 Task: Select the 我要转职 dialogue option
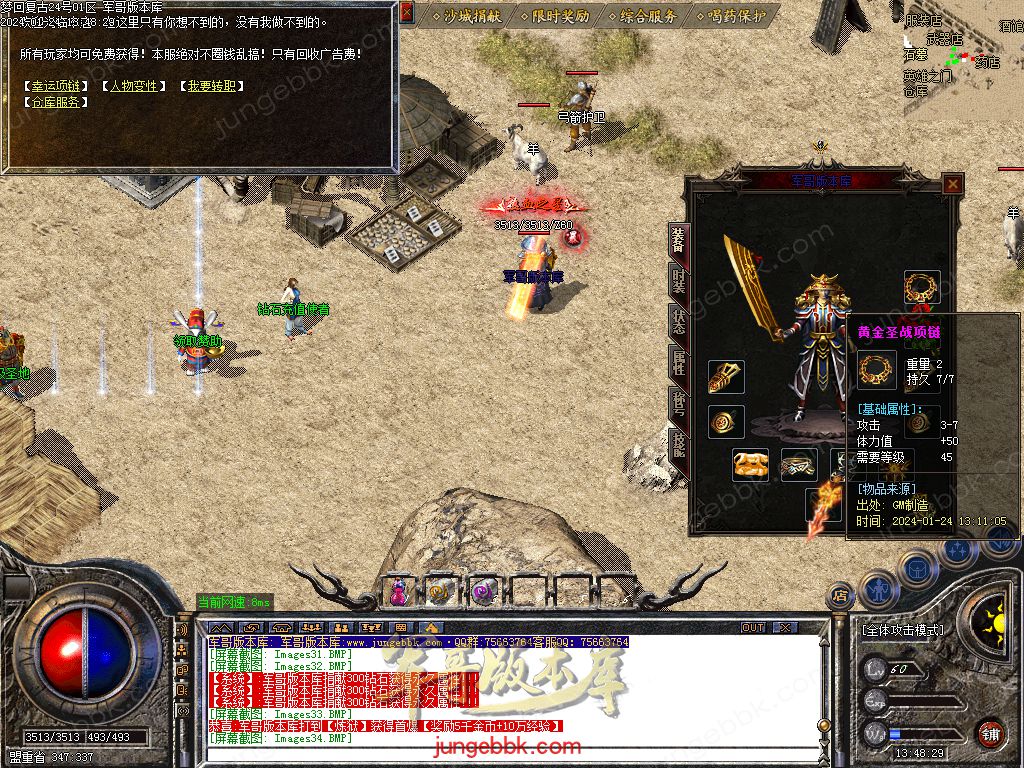[x=212, y=86]
